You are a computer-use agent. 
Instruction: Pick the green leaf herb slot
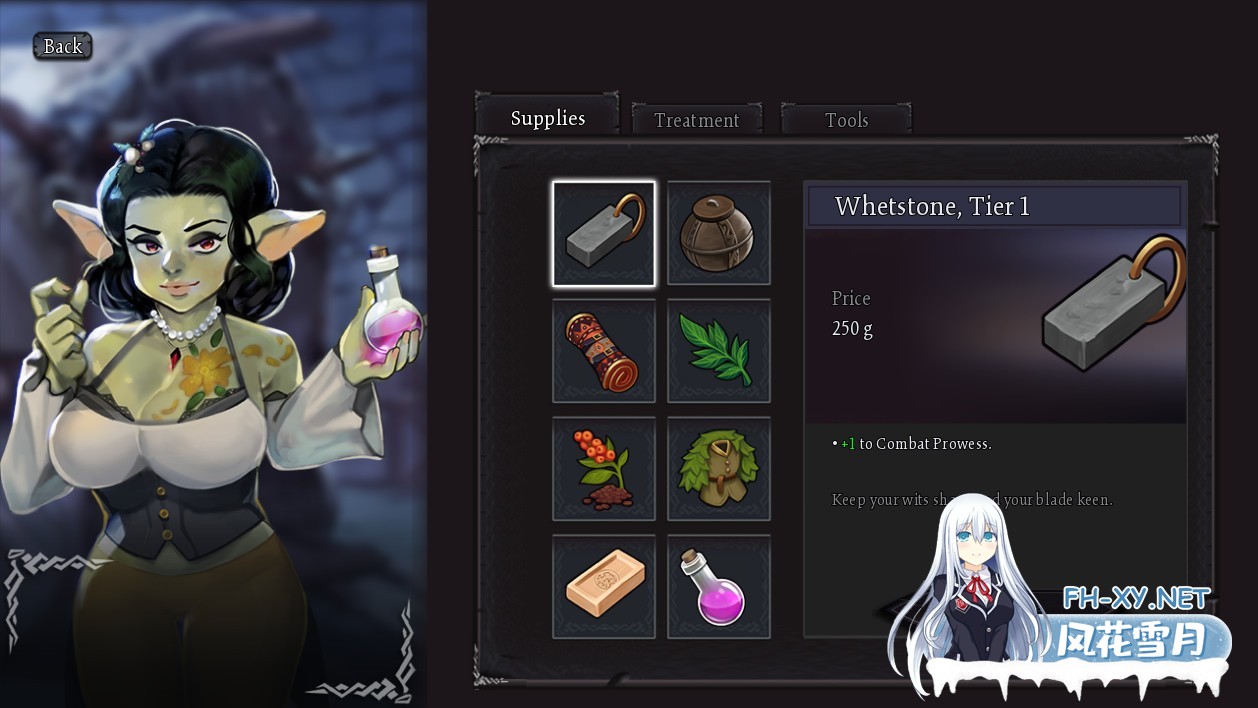pyautogui.click(x=718, y=351)
